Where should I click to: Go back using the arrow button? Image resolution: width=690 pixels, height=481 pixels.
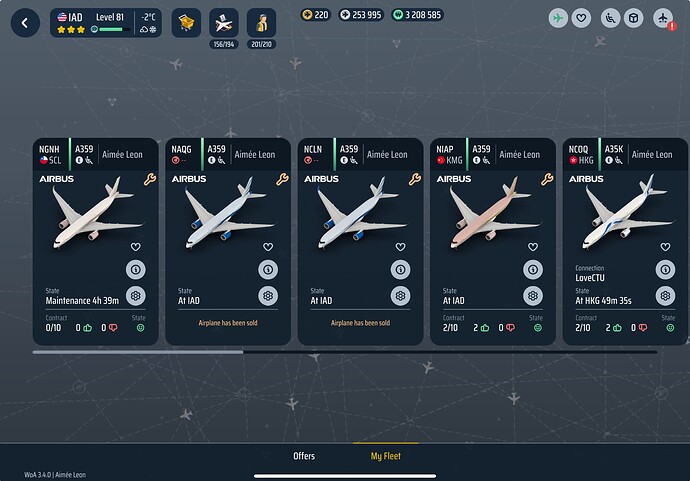click(24, 21)
